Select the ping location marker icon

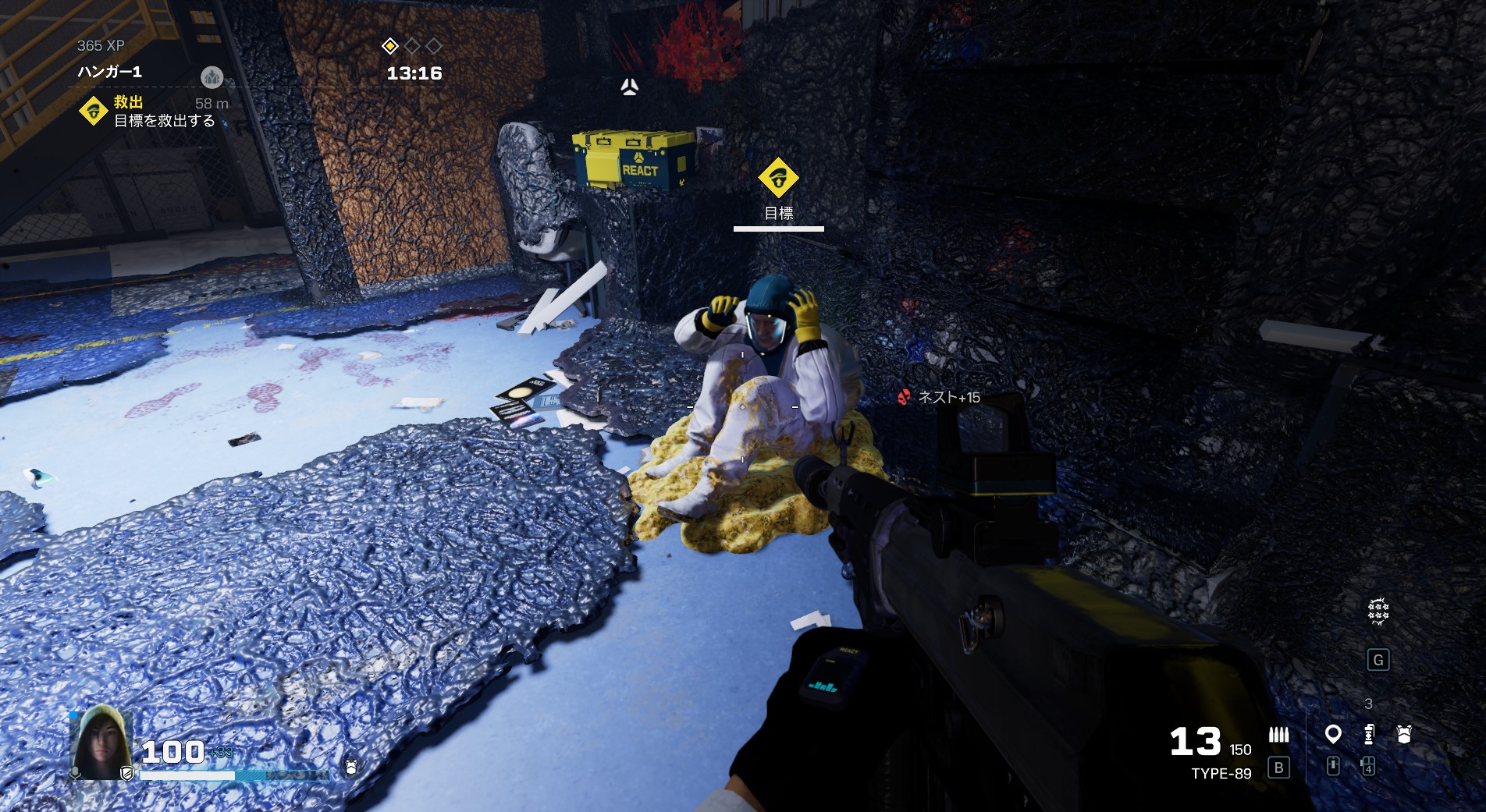(x=1334, y=733)
